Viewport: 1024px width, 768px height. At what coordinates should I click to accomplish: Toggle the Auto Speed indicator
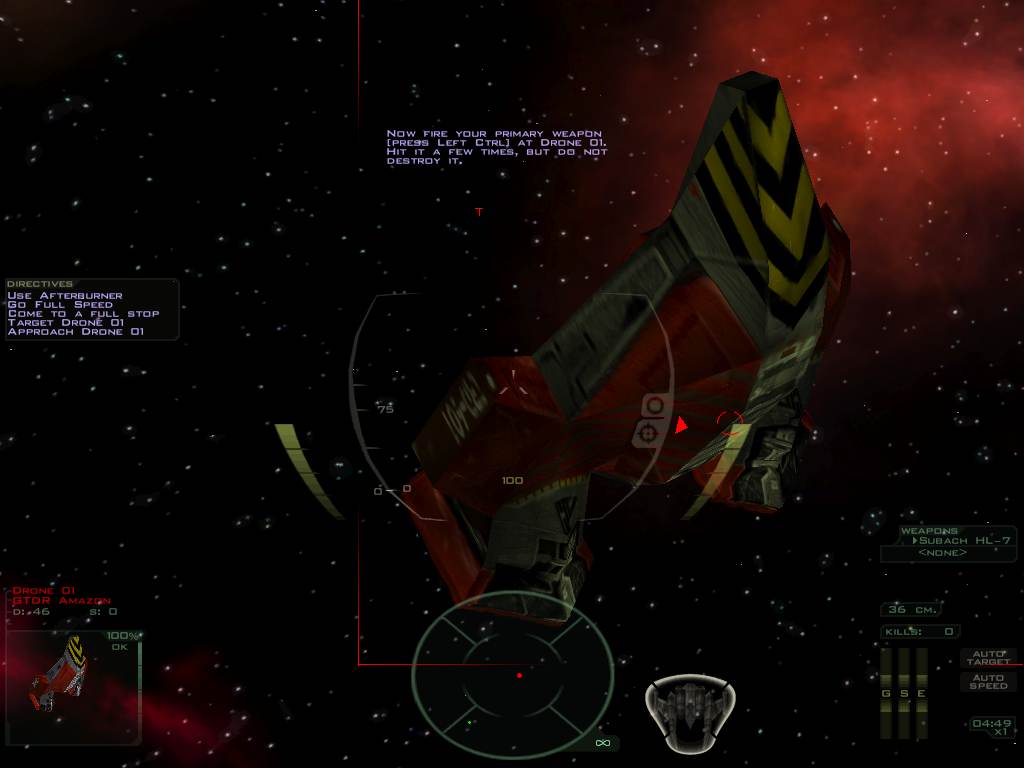988,682
